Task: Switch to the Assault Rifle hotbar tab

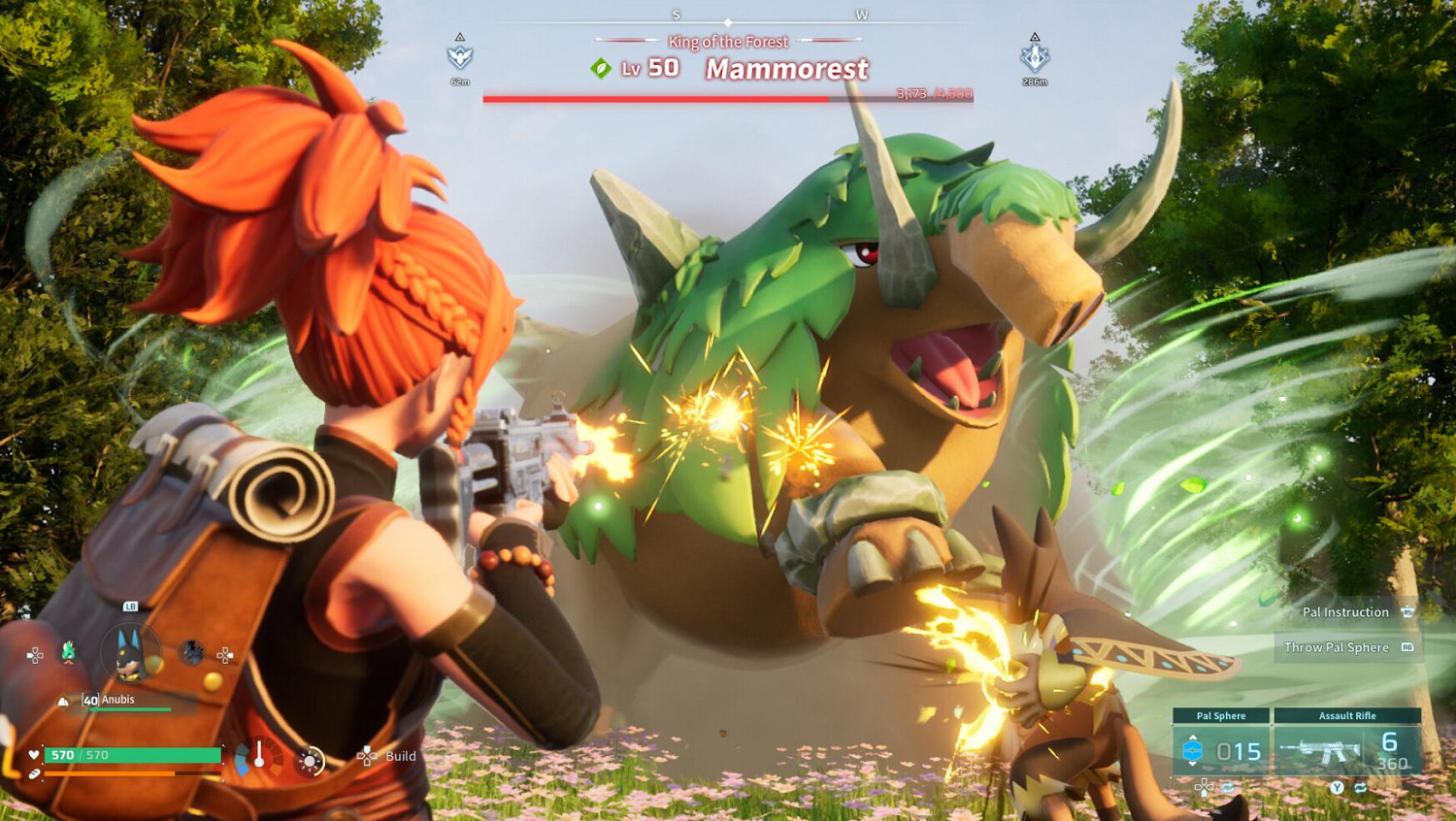Action: click(x=1347, y=716)
